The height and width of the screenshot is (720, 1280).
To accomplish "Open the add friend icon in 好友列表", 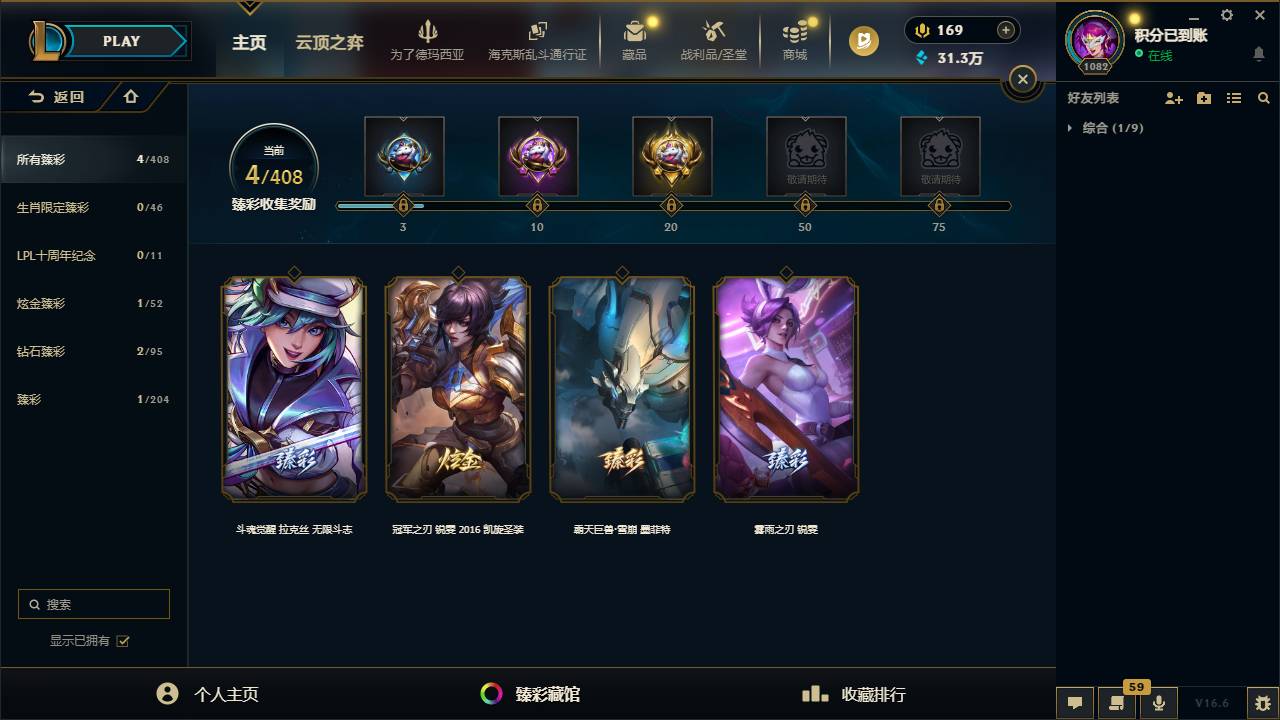I will (1173, 98).
